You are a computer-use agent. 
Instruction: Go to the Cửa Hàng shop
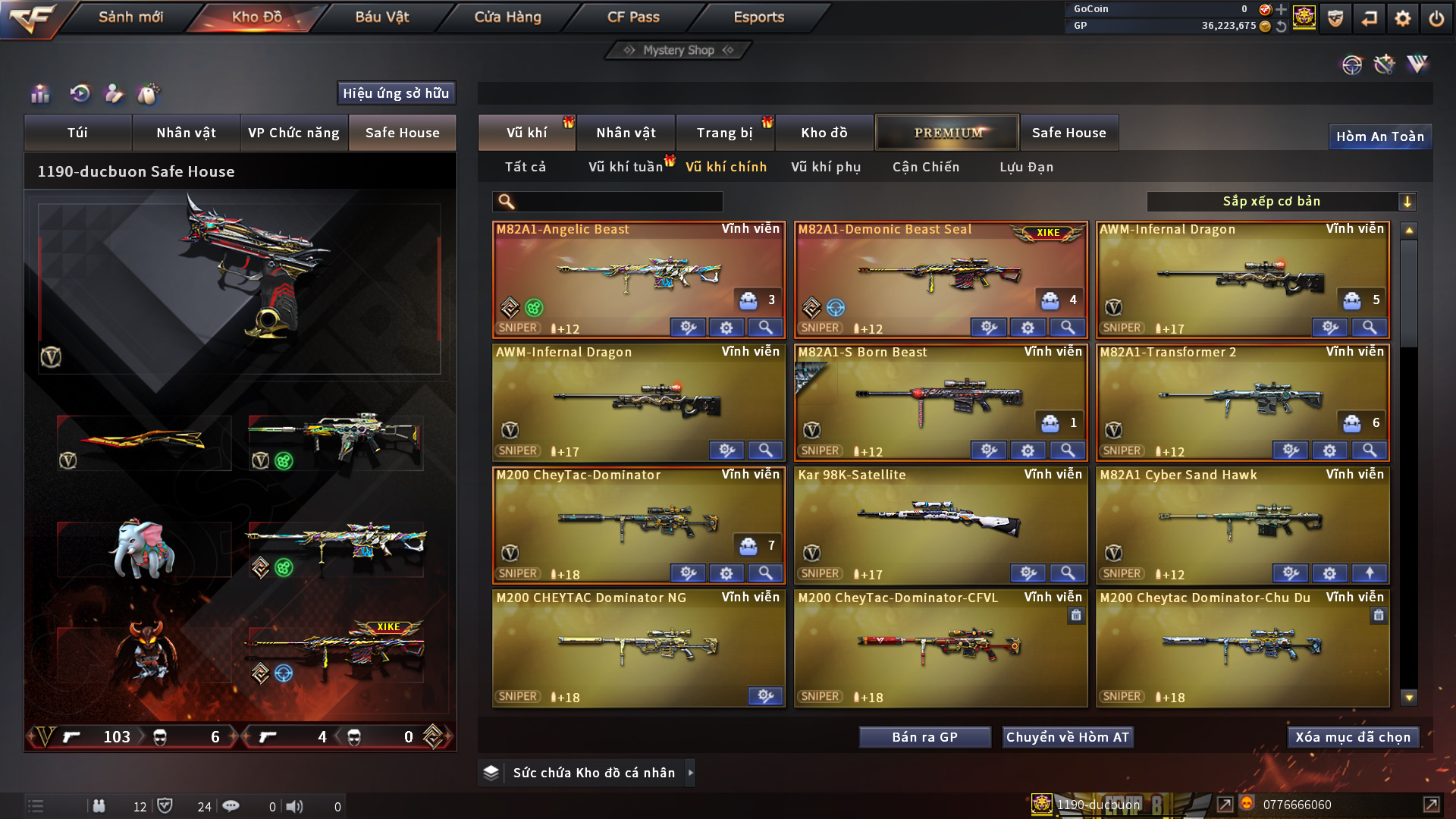pyautogui.click(x=507, y=17)
